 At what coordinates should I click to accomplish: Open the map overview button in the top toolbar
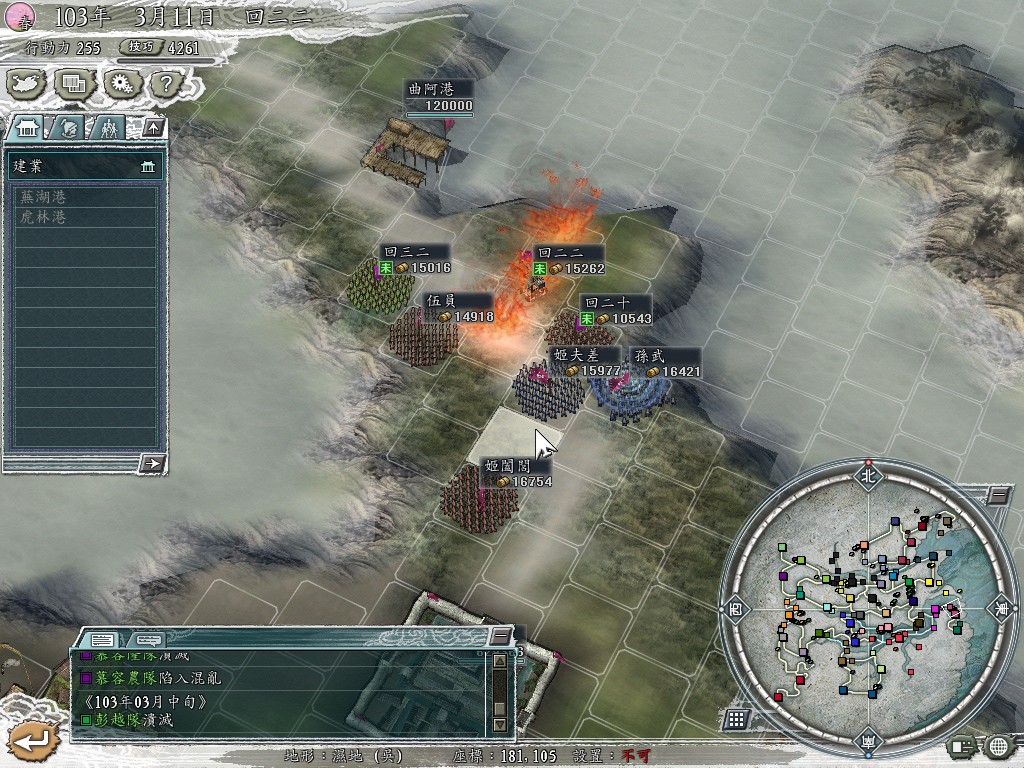27,83
